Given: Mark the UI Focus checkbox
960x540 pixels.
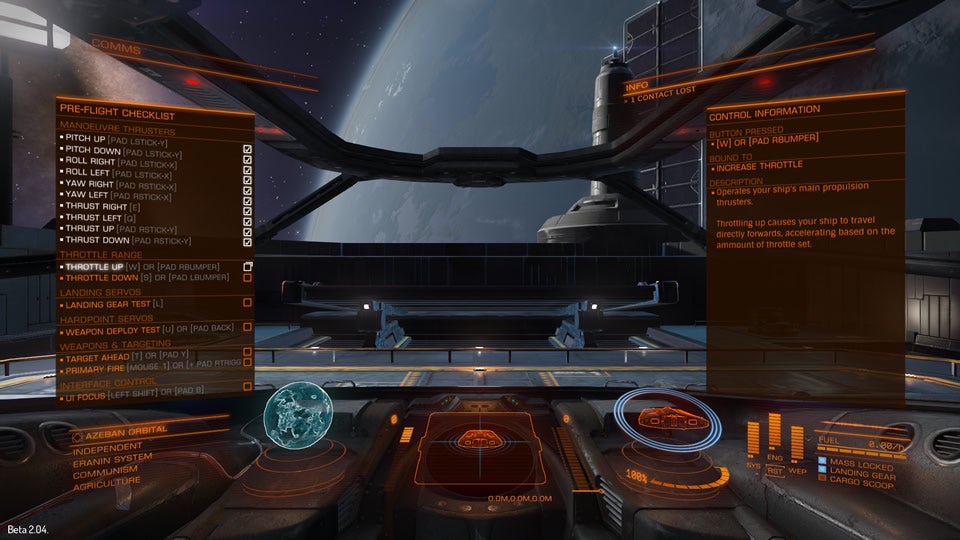Looking at the screenshot, I should pyautogui.click(x=247, y=386).
